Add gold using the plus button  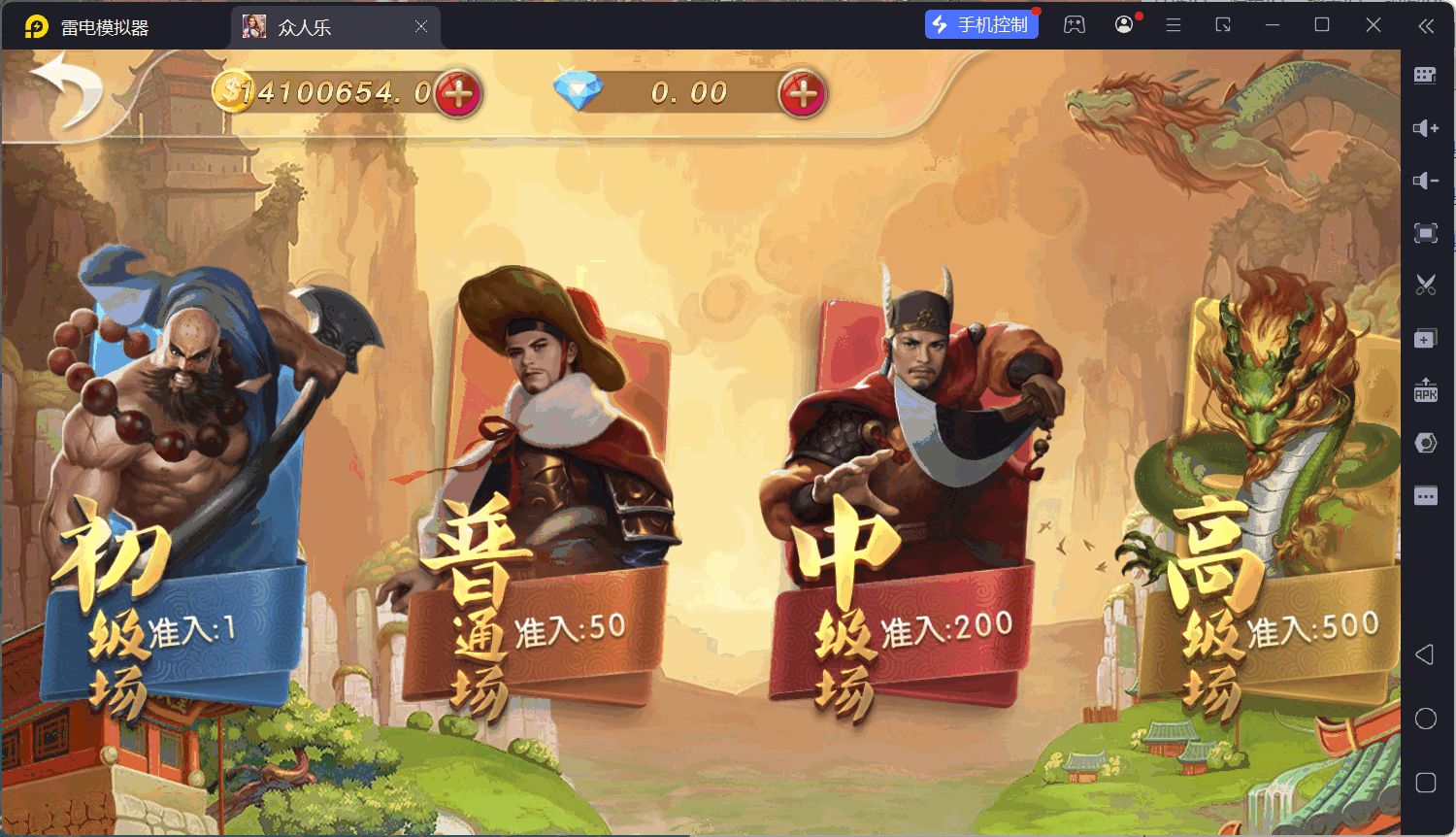(x=456, y=92)
